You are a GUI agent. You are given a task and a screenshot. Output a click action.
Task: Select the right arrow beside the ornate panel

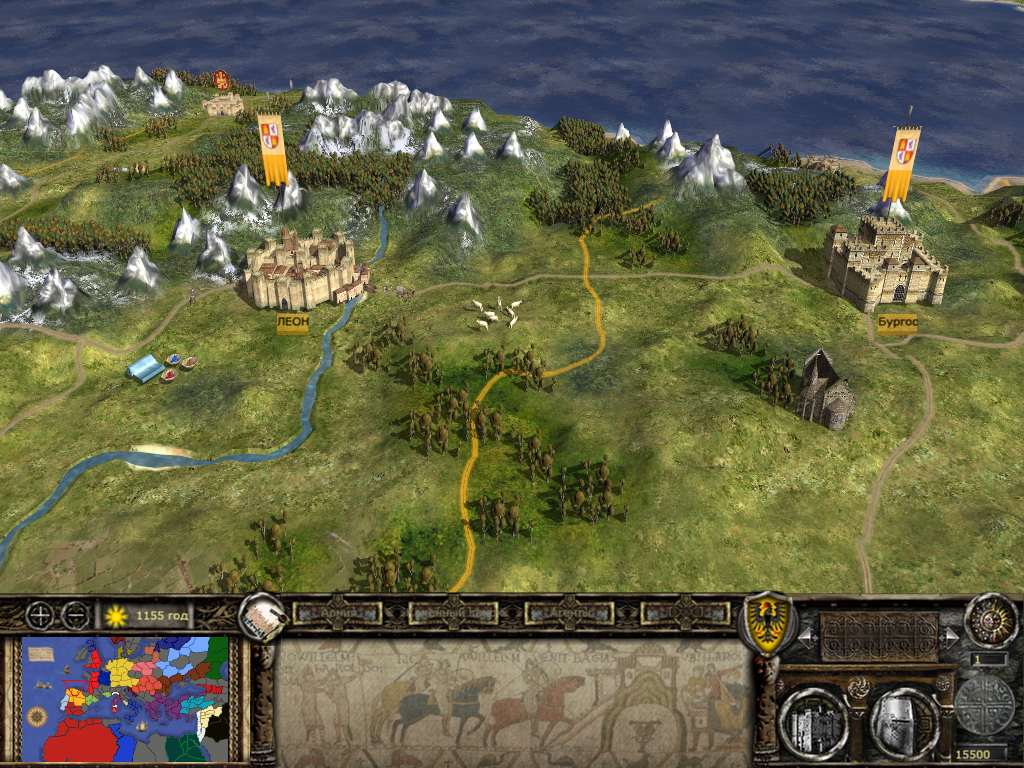click(951, 636)
